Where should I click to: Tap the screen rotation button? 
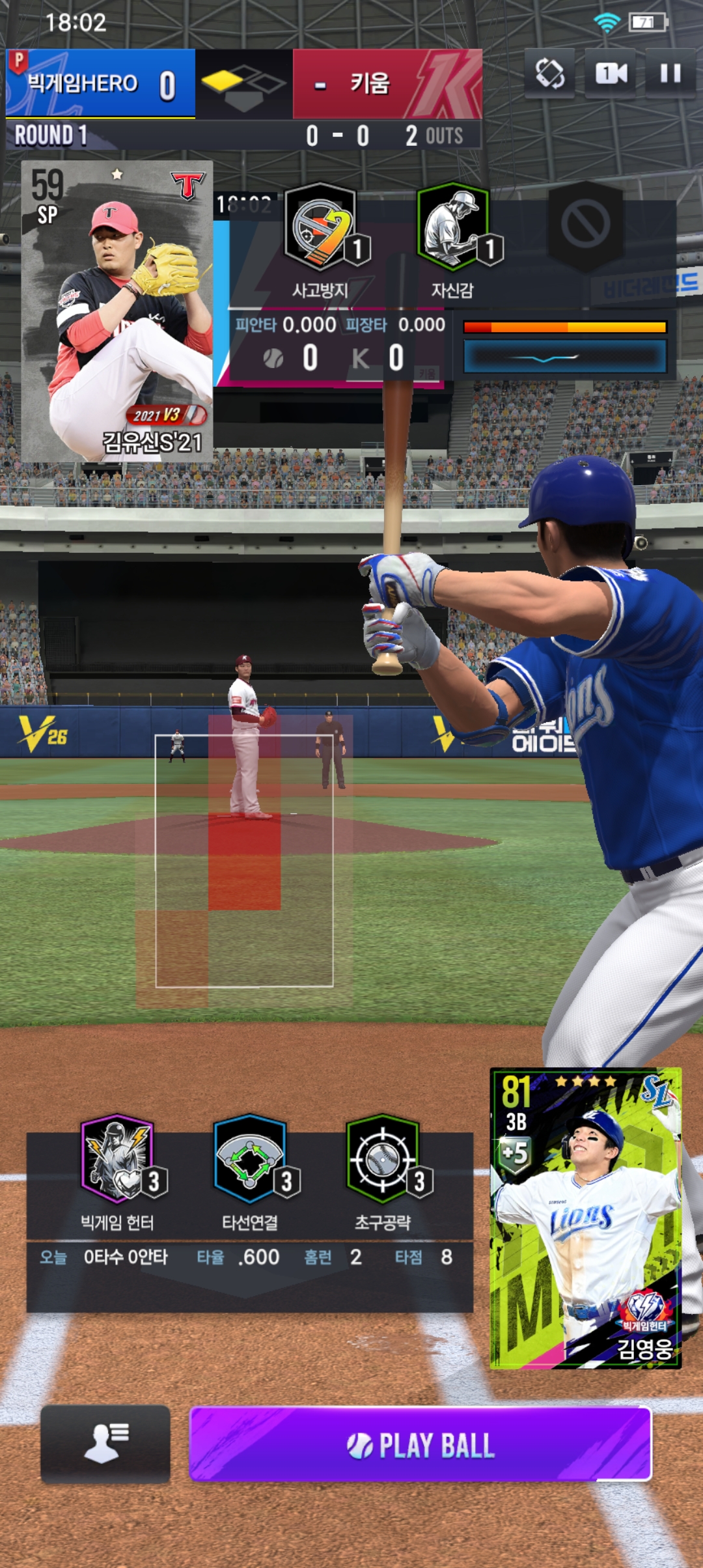tap(549, 73)
